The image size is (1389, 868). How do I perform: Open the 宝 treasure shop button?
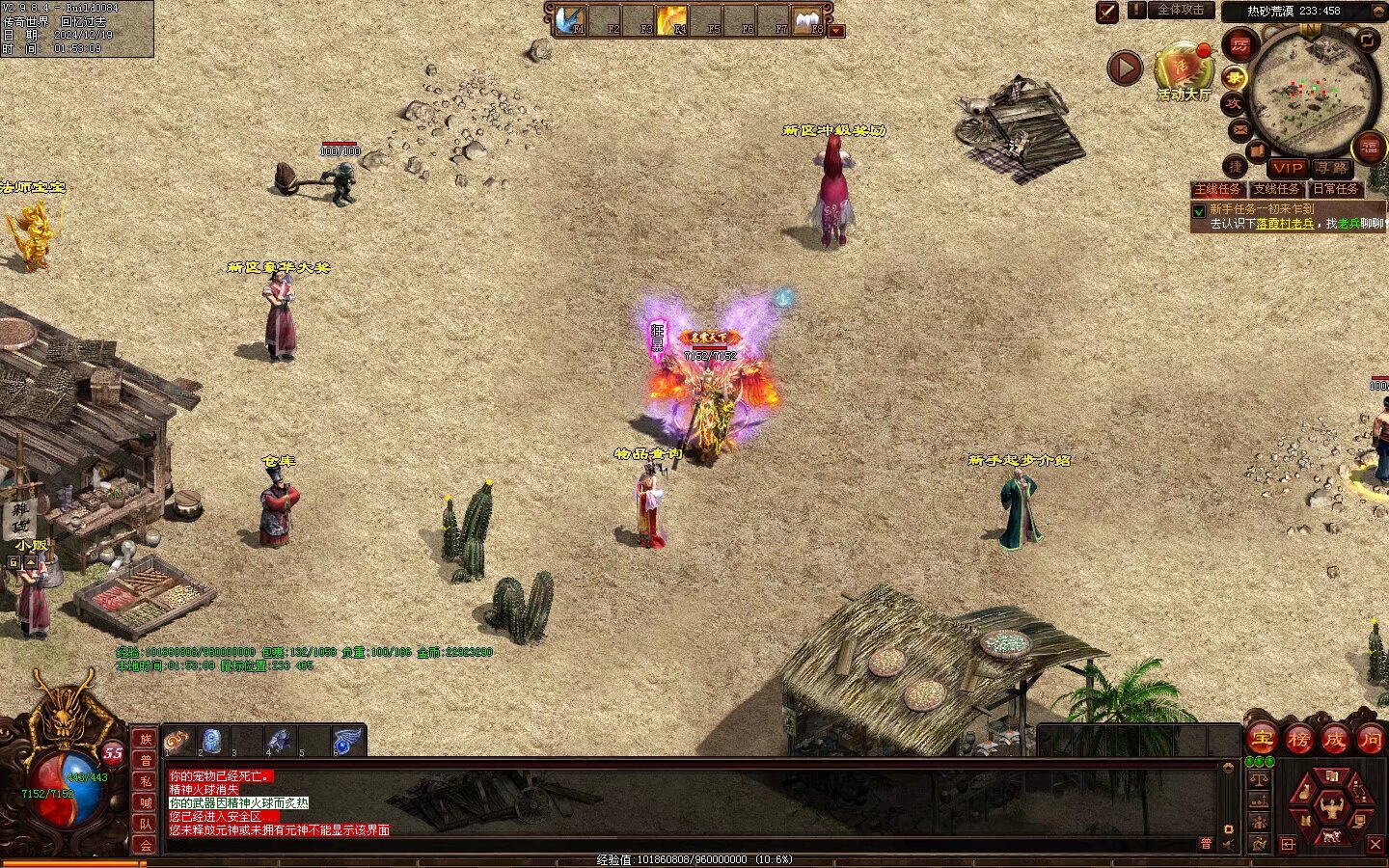coord(1263,740)
